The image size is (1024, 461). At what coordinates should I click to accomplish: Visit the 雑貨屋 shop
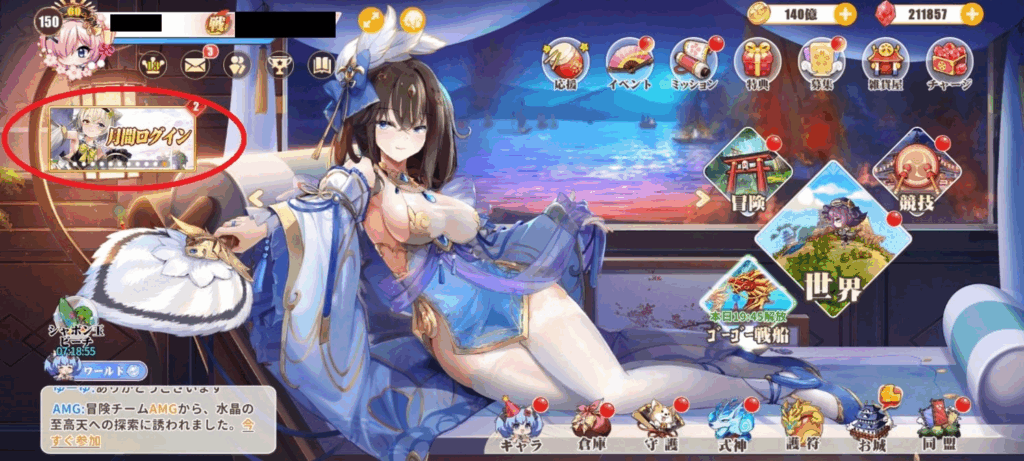tap(884, 62)
